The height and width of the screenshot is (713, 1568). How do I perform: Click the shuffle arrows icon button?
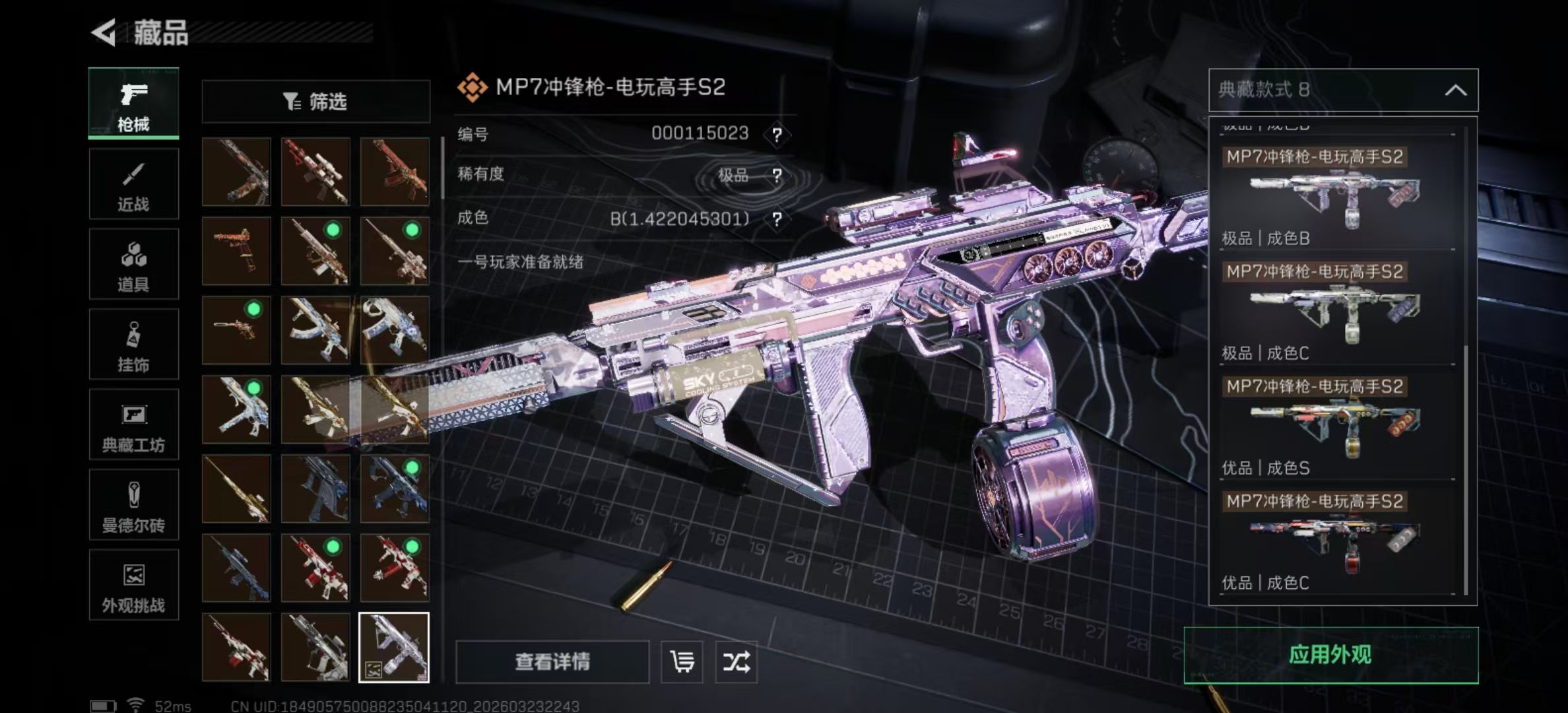click(736, 662)
